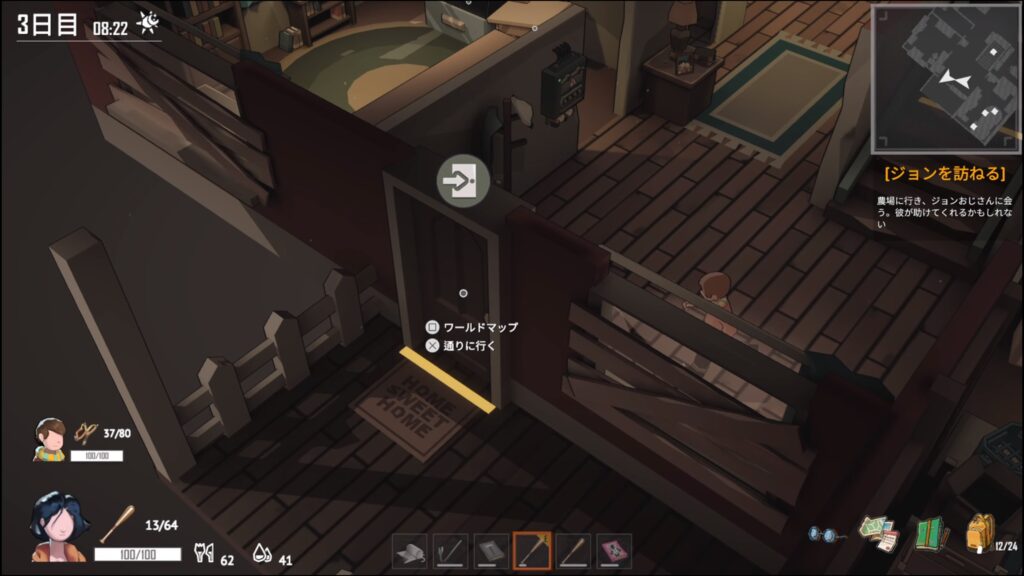
Task: Click the minimap
Action: click(x=946, y=77)
